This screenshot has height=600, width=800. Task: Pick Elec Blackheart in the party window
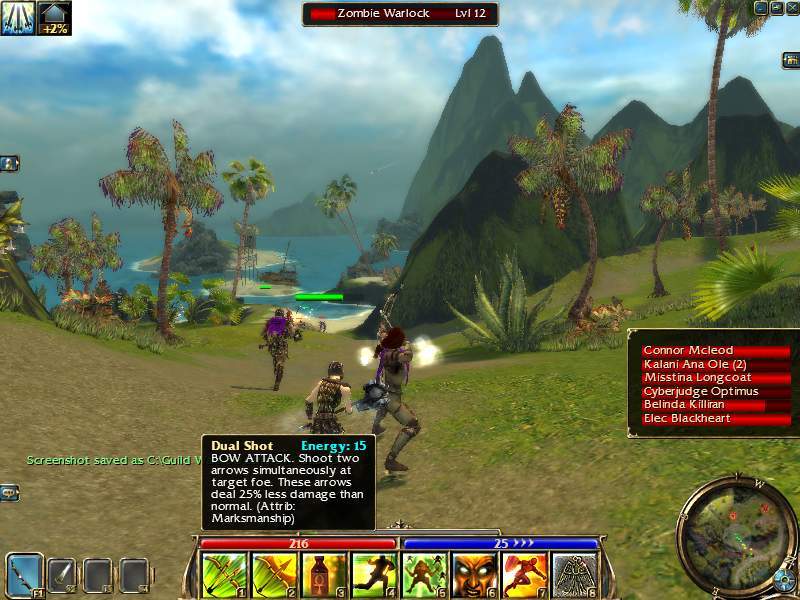pos(716,419)
